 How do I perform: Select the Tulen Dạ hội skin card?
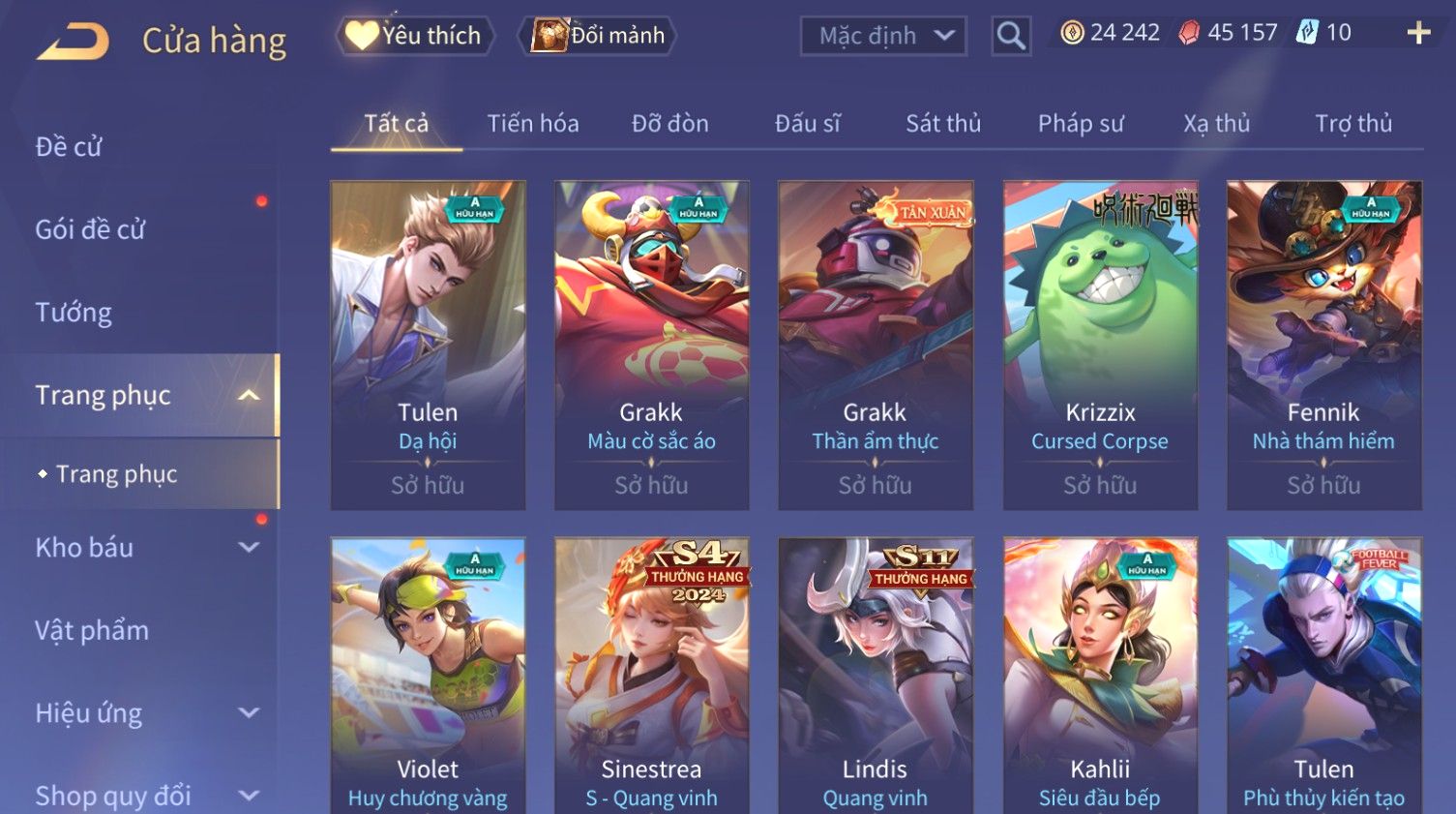[x=428, y=345]
